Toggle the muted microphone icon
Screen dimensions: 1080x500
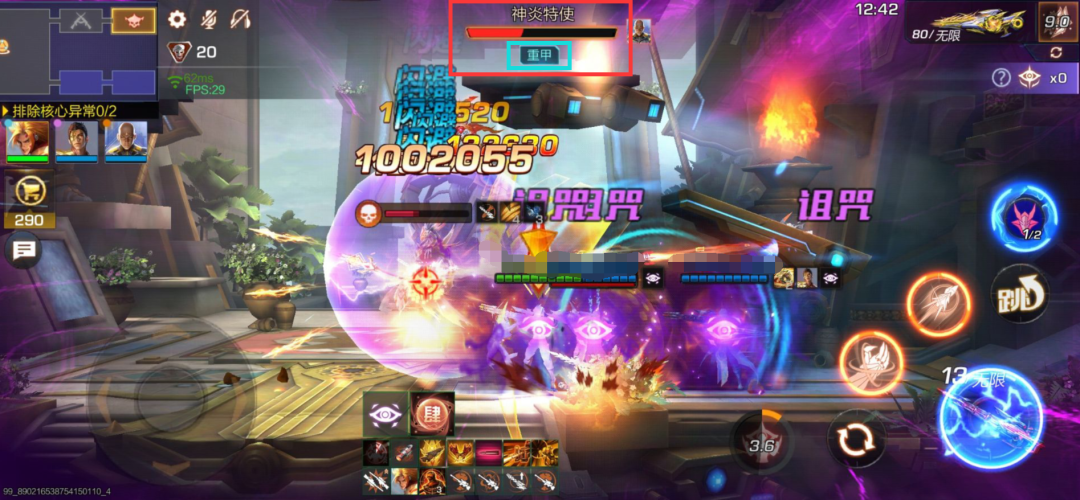coord(209,18)
